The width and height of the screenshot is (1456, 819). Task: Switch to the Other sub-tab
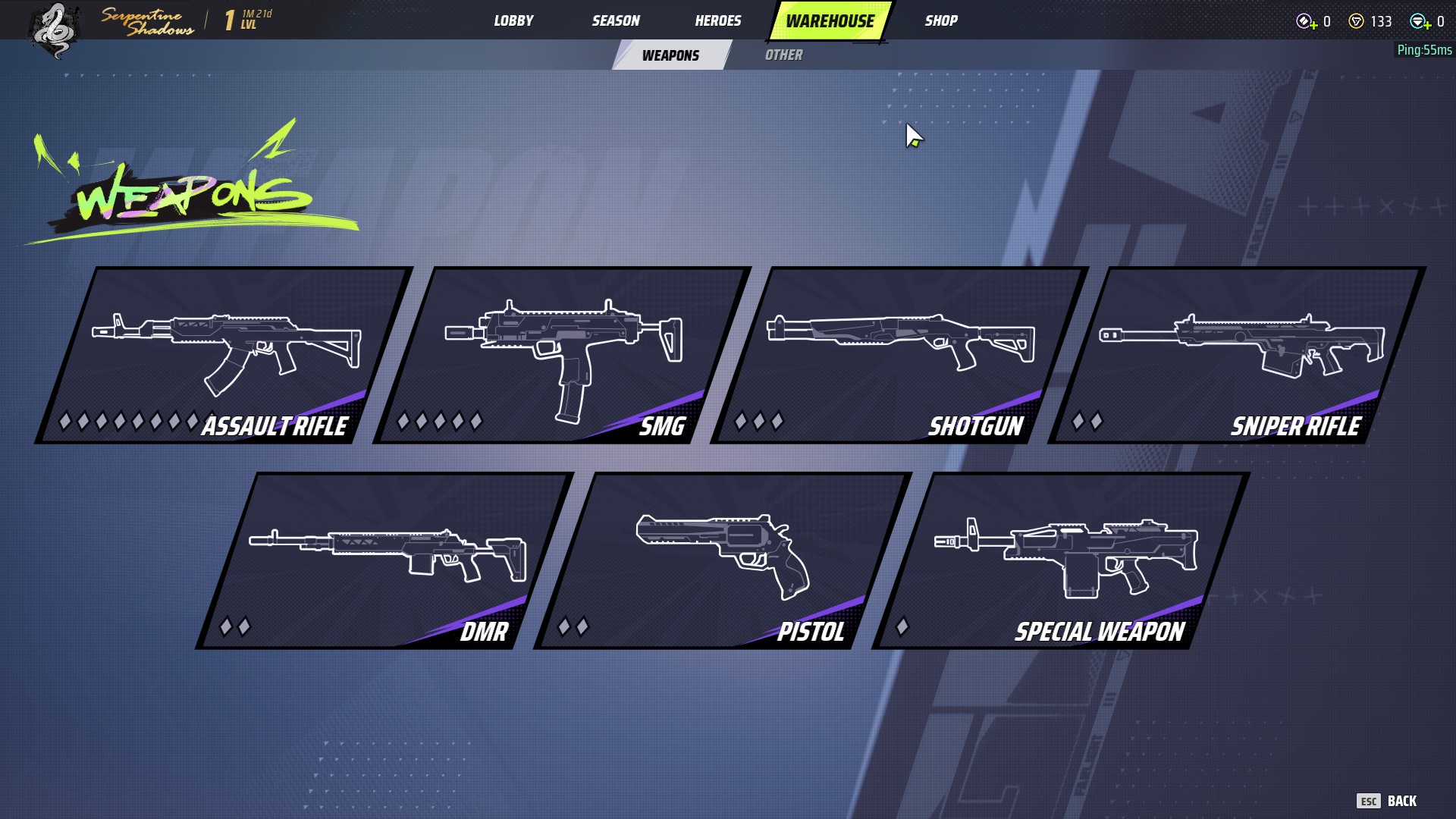pos(783,55)
